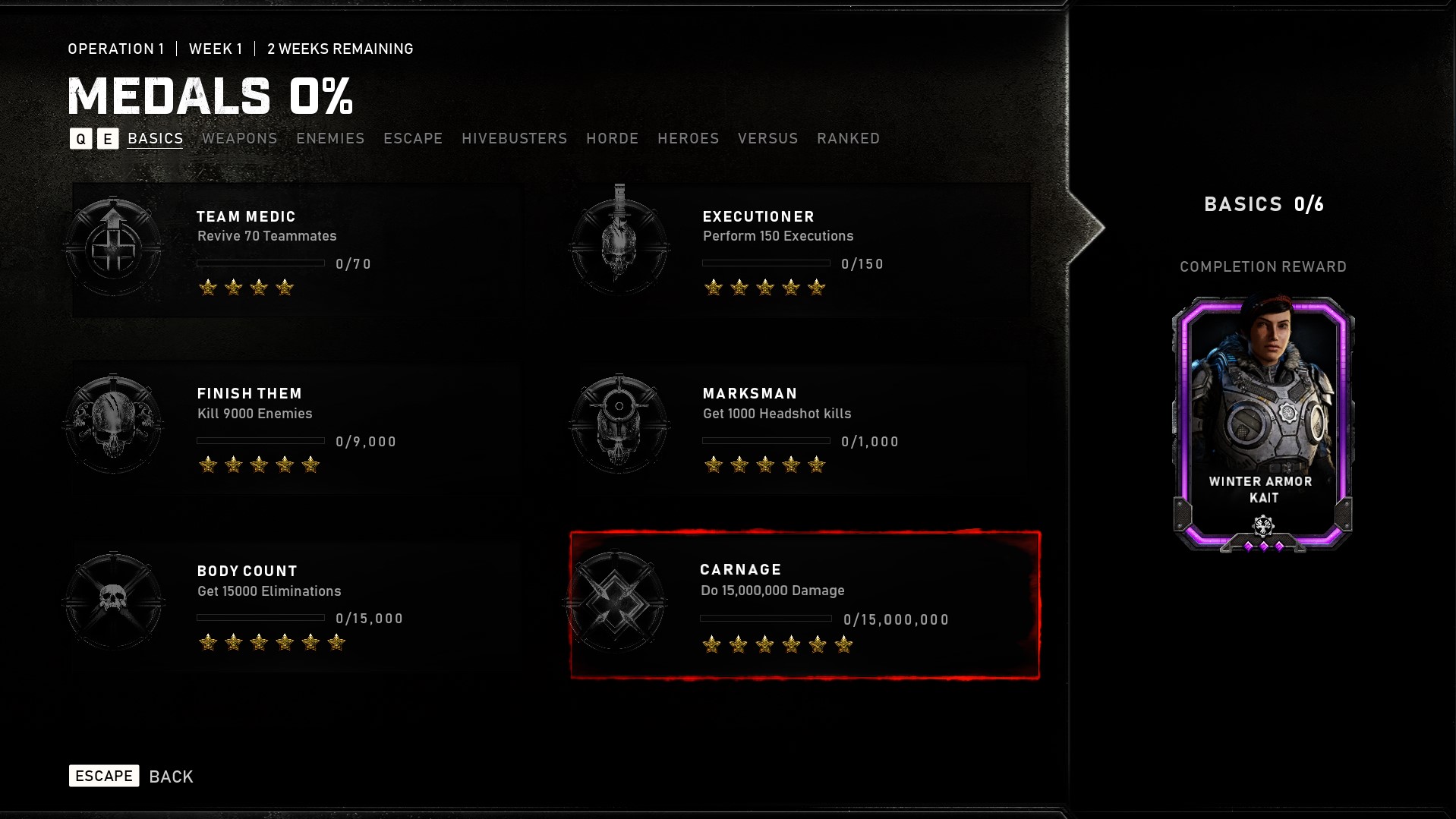Click a star under Body Count medal
1456x819 pixels.
click(x=207, y=642)
